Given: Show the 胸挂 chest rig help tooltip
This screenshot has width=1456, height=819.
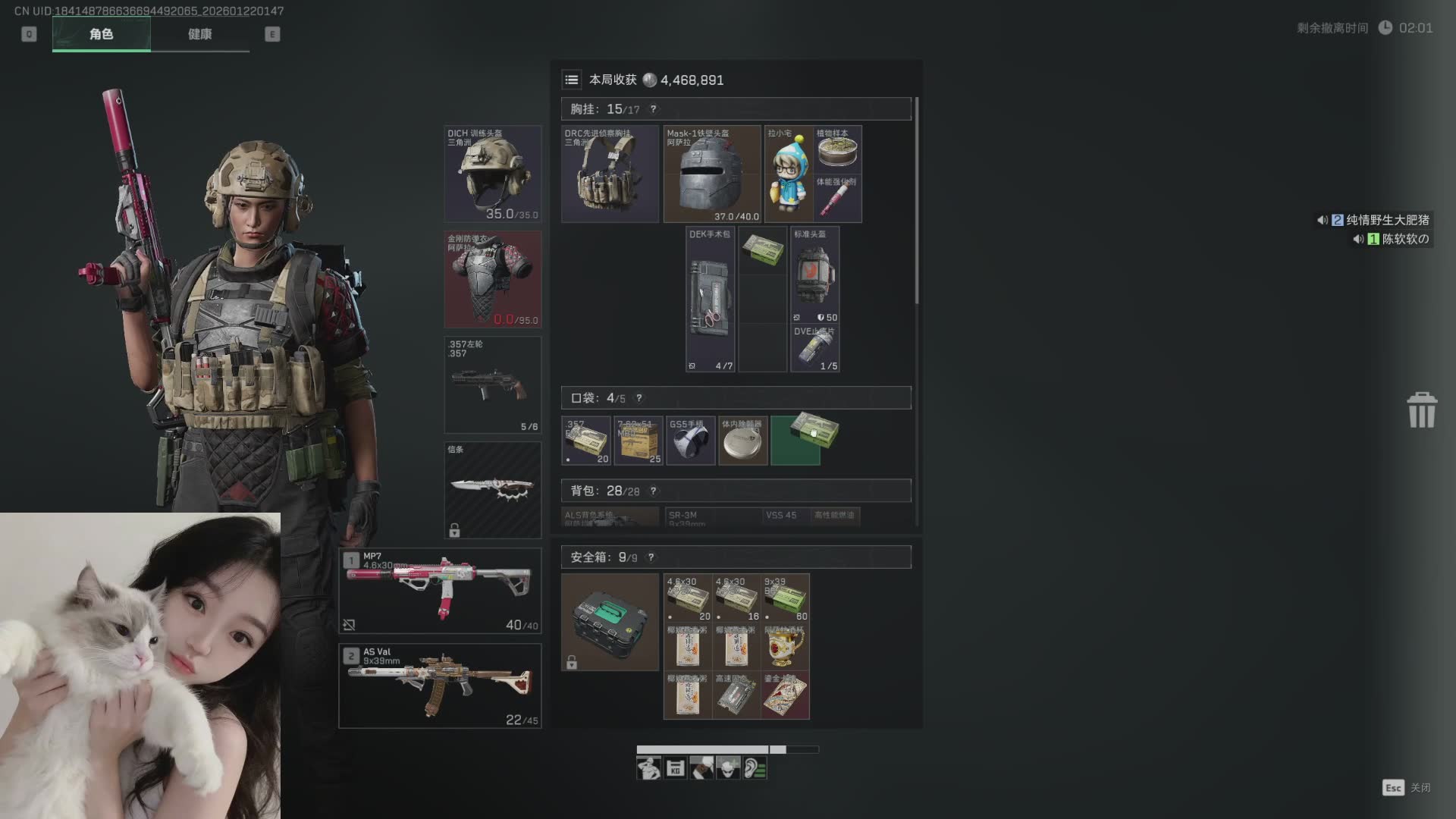Looking at the screenshot, I should 653,109.
